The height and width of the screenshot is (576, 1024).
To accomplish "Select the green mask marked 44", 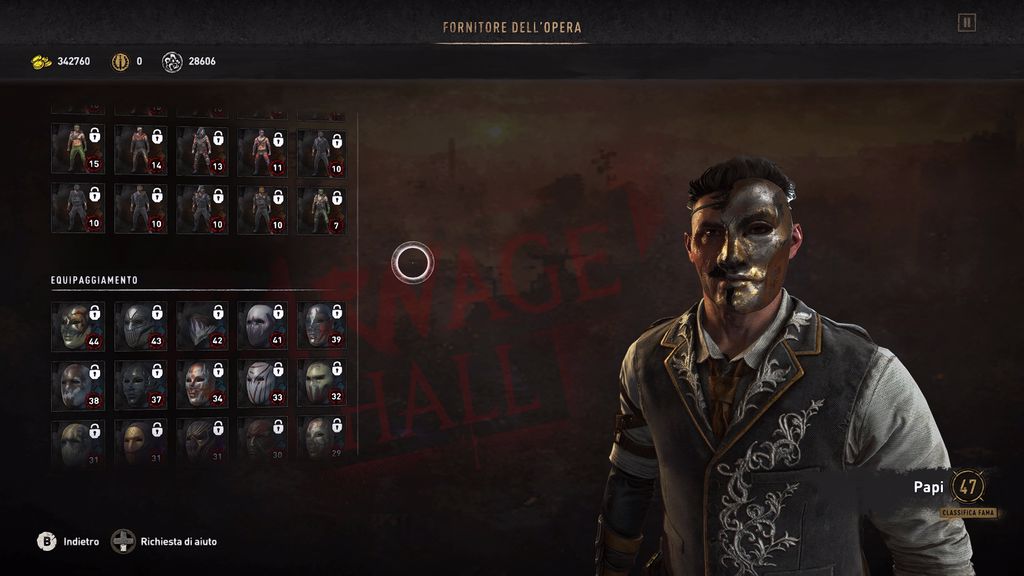I will pos(79,326).
